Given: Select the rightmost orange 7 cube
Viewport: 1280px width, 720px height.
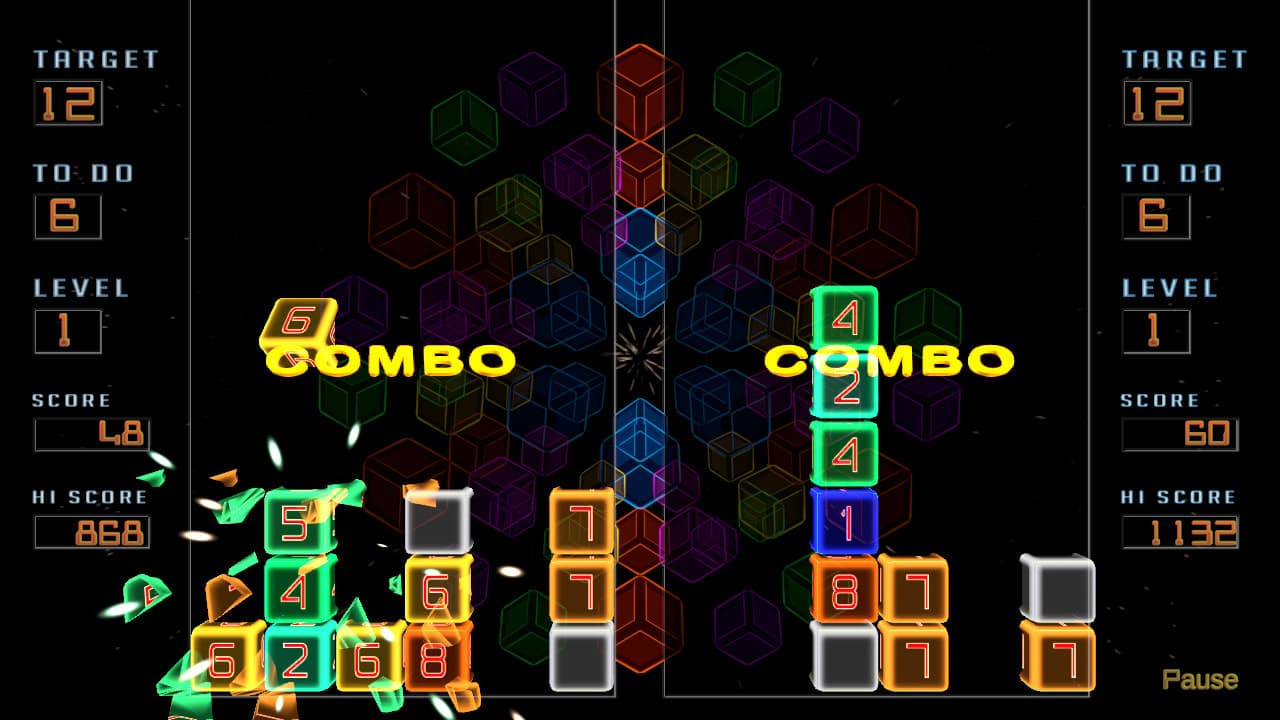Looking at the screenshot, I should [1060, 655].
